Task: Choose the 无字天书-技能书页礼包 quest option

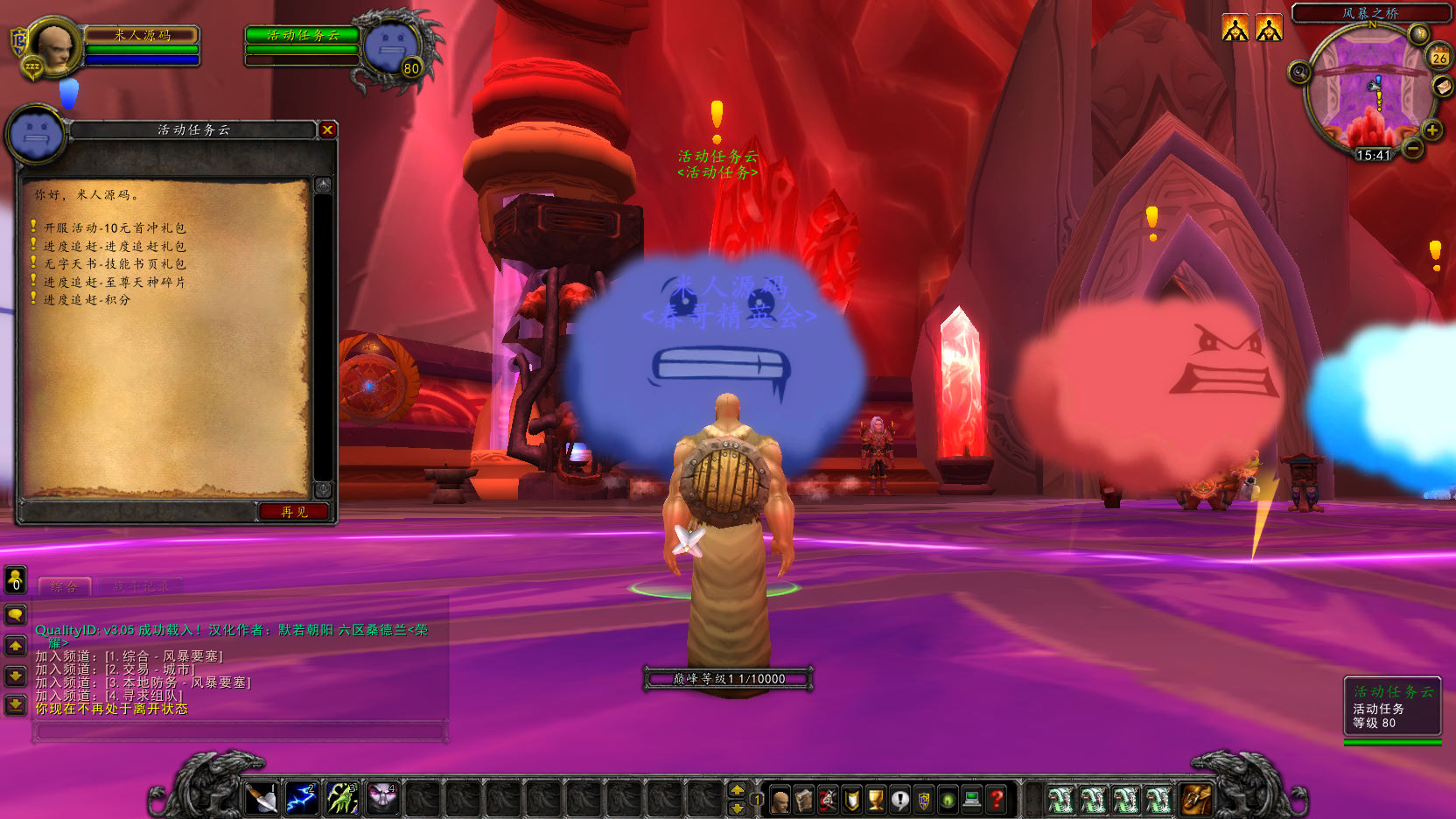Action: click(114, 264)
